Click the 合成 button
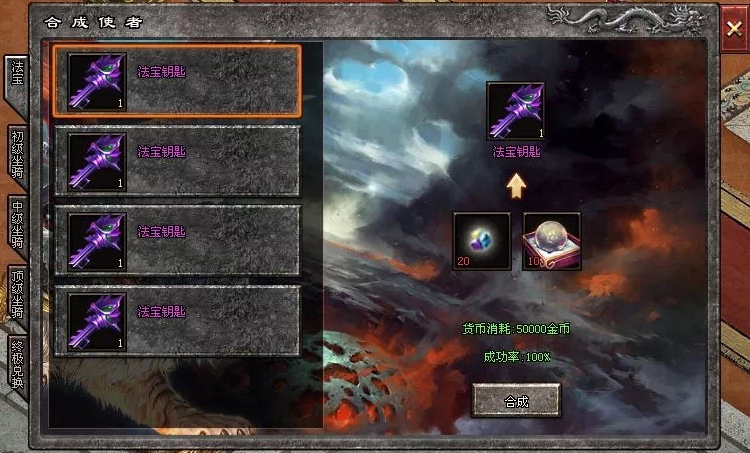Viewport: 750px width, 453px height. click(515, 400)
